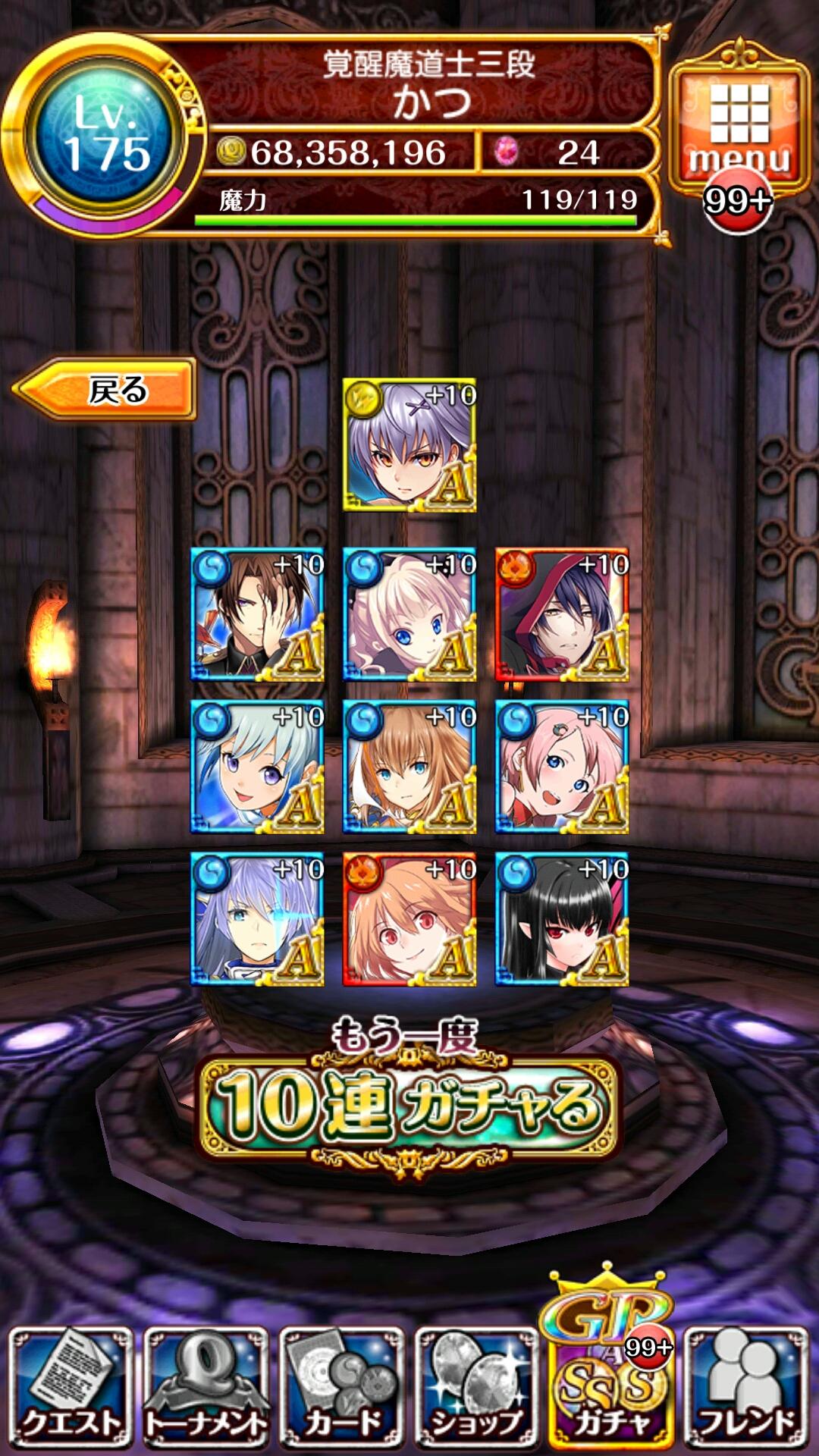Screen dimensions: 819x1456
Task: Open the orange menu grid button
Action: click(x=739, y=125)
